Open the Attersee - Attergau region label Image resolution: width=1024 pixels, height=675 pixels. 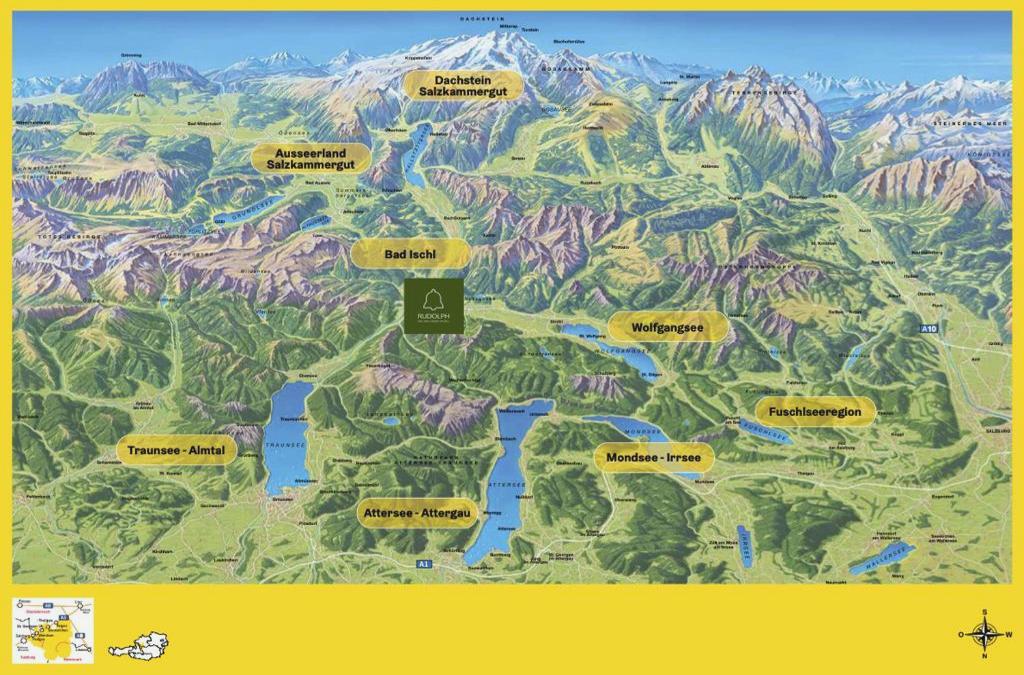(416, 512)
